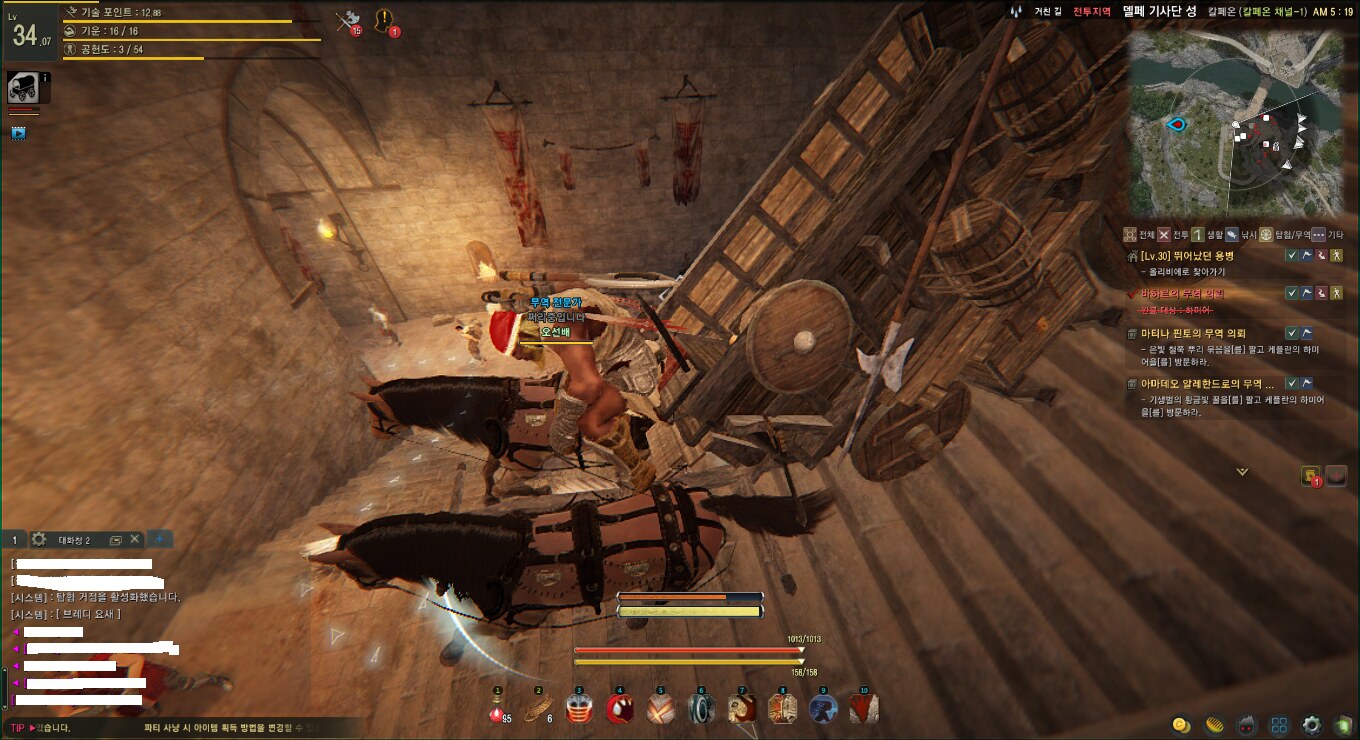
Task: Open the gold coin shop icon
Action: 1181,725
